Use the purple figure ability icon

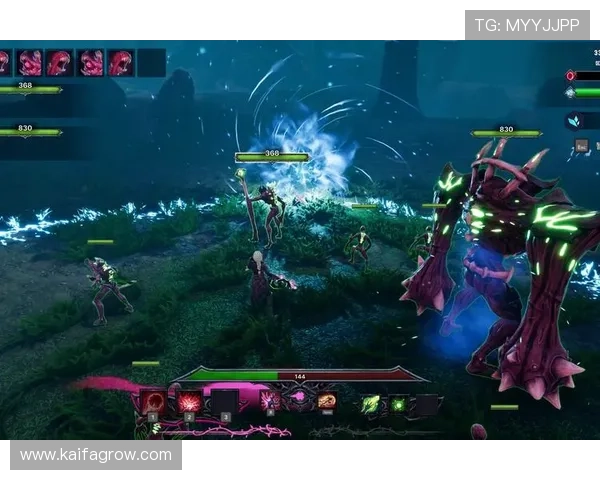[270, 401]
